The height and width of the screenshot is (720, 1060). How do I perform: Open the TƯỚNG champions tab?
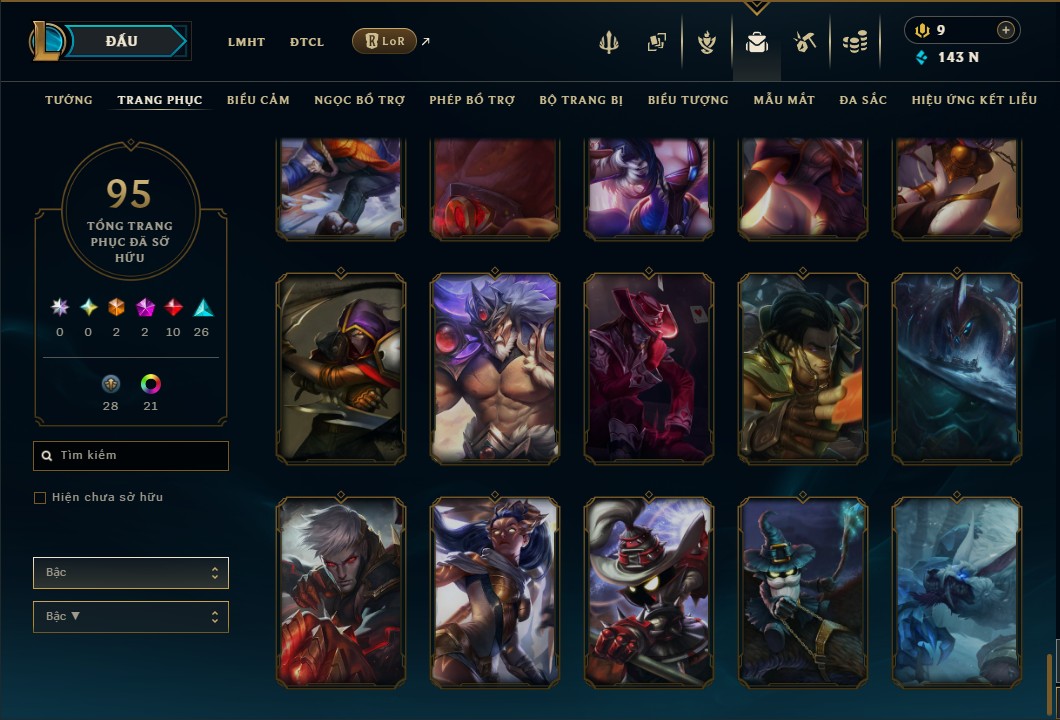[69, 100]
